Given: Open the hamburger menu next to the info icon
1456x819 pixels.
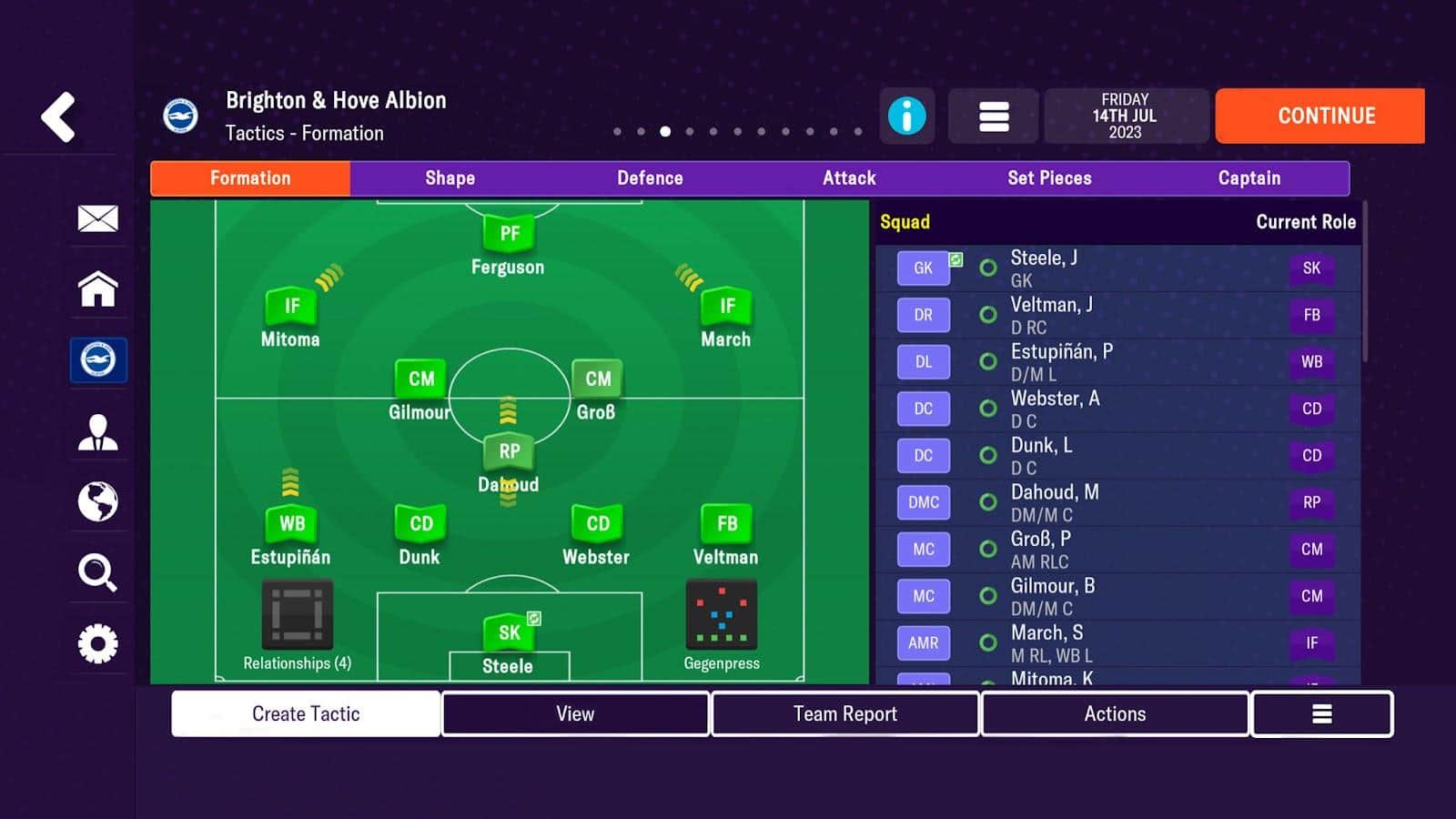Looking at the screenshot, I should [x=992, y=116].
